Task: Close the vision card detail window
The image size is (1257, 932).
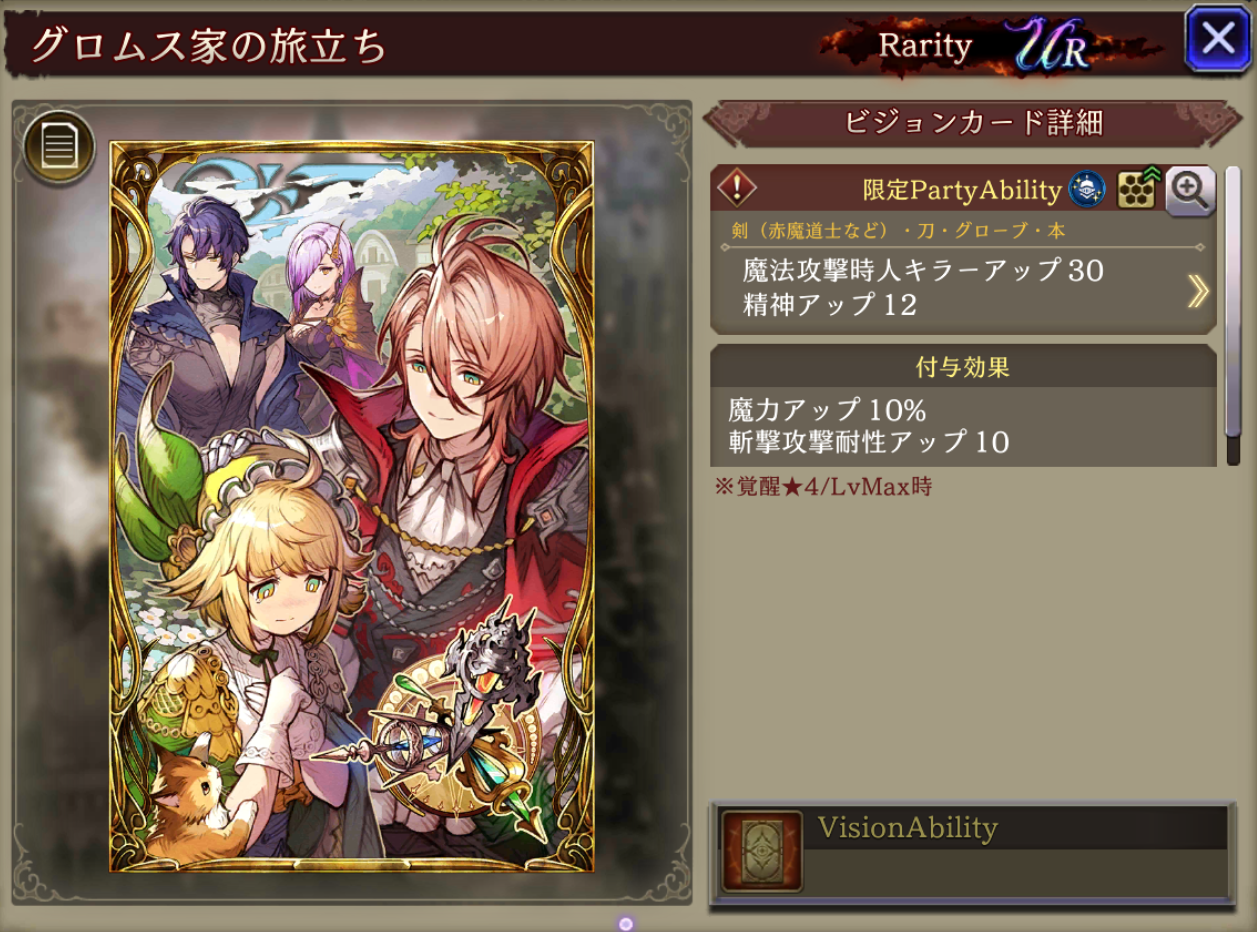Action: [x=1217, y=39]
